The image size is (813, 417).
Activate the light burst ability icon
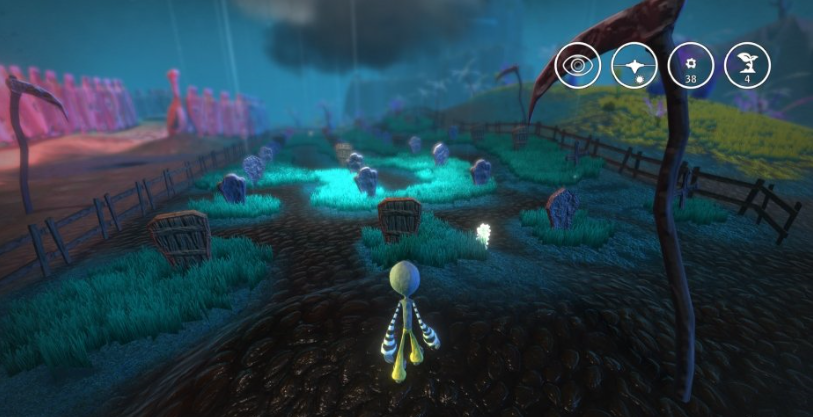[634, 66]
